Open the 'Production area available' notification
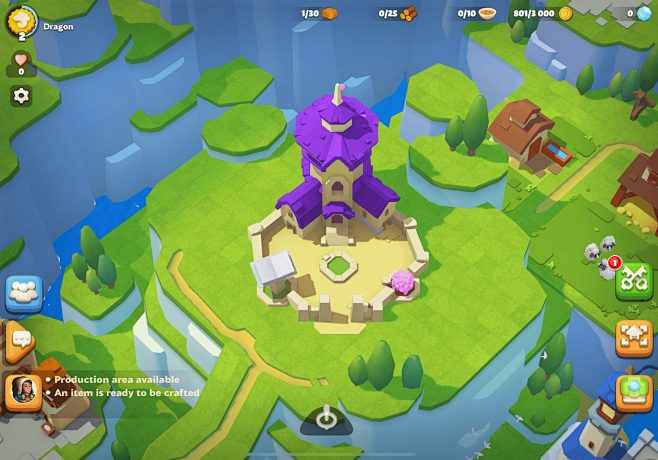 click(117, 380)
